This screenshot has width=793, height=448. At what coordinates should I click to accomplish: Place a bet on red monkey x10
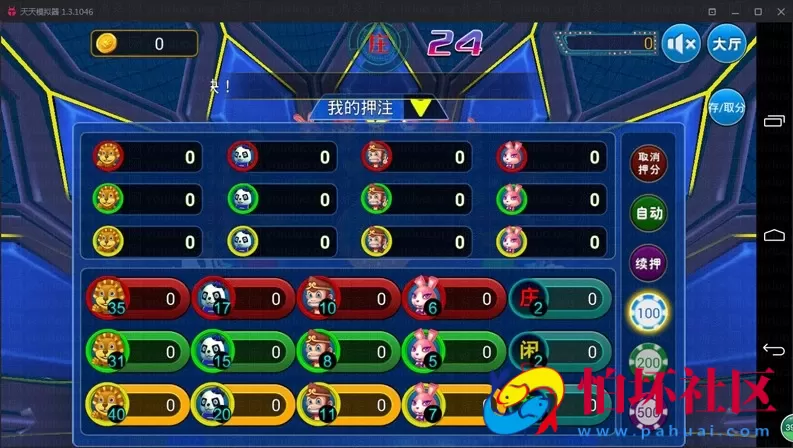tap(346, 298)
